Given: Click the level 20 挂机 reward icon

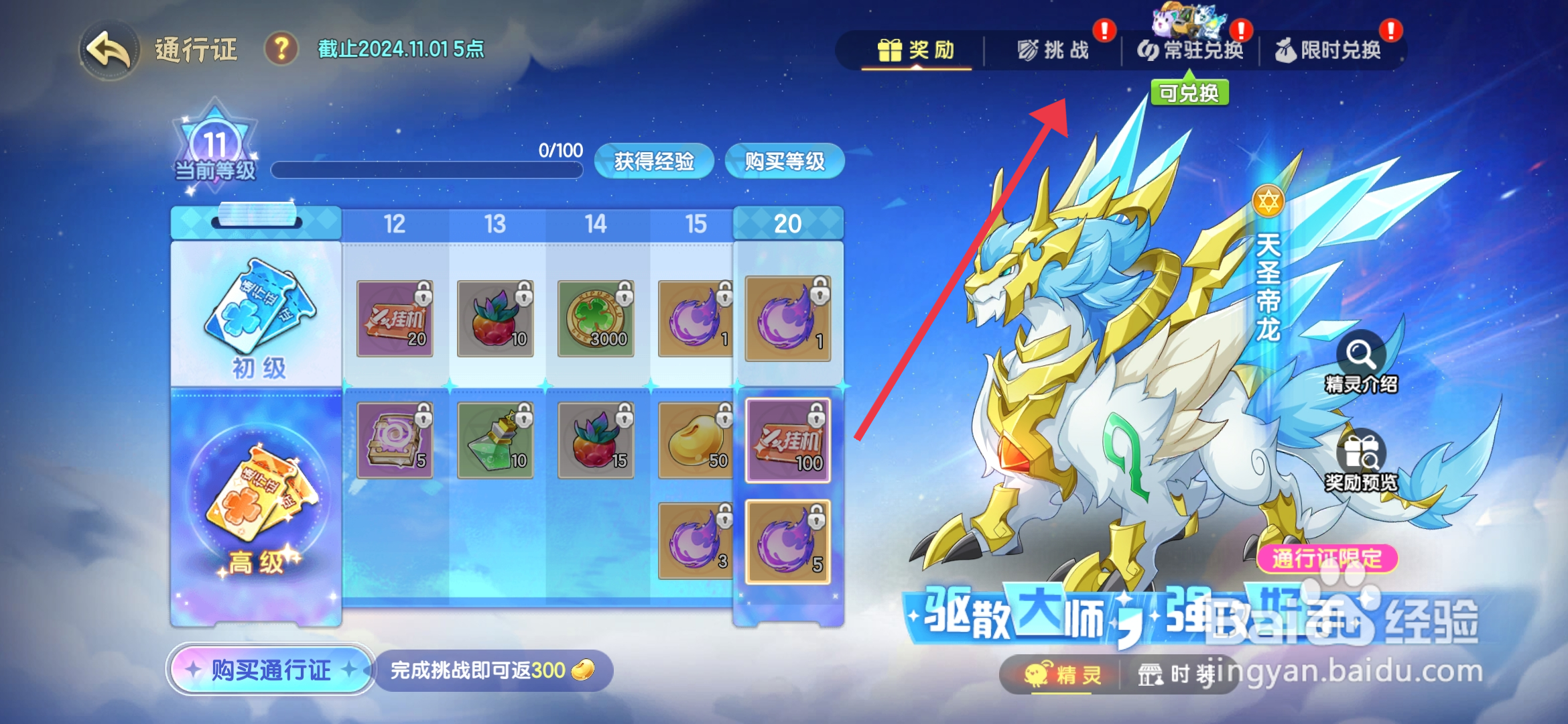Looking at the screenshot, I should 787,439.
